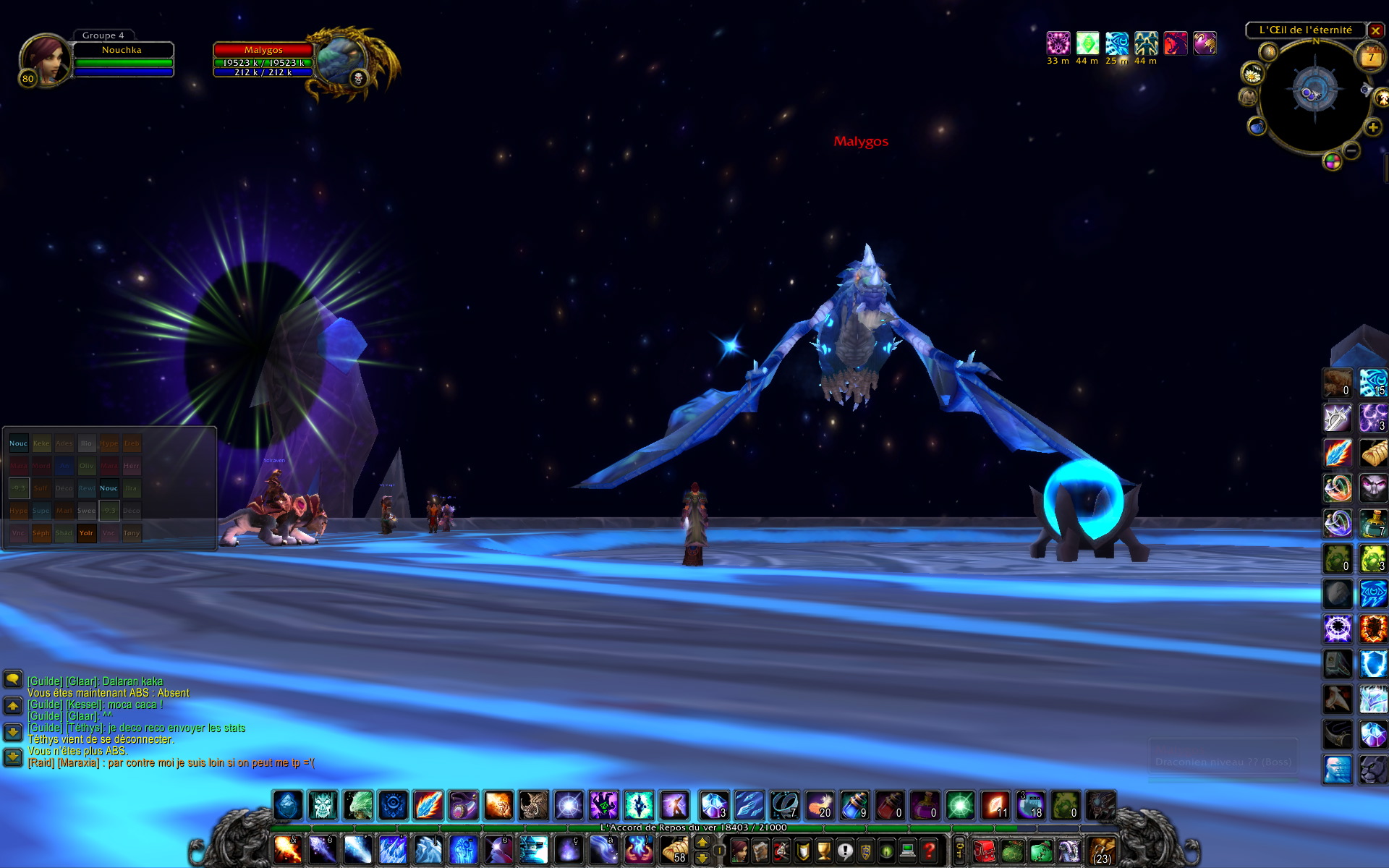1389x868 pixels.
Task: Open the red question mark help button
Action: [x=930, y=851]
